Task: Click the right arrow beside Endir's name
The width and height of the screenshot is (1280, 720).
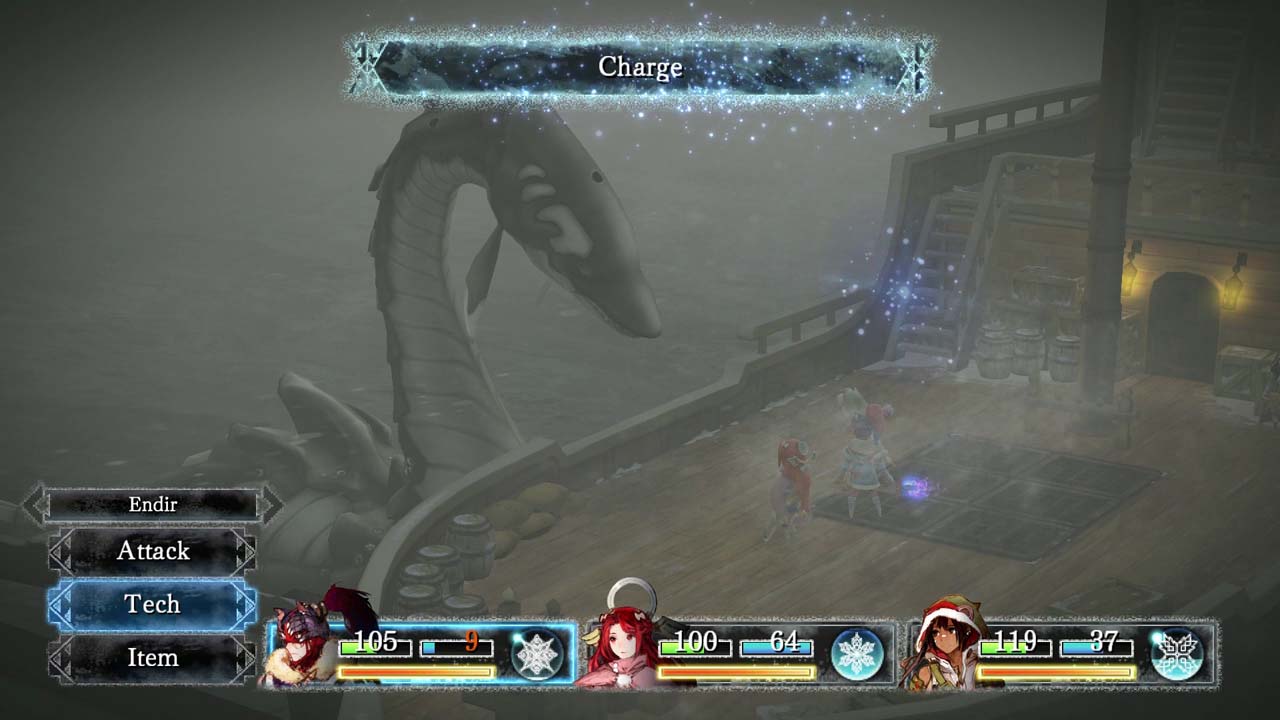Action: coord(270,505)
